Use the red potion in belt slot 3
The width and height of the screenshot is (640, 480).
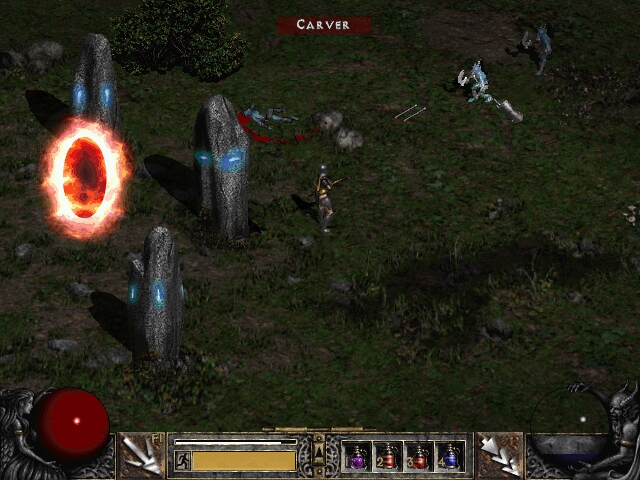click(x=420, y=456)
